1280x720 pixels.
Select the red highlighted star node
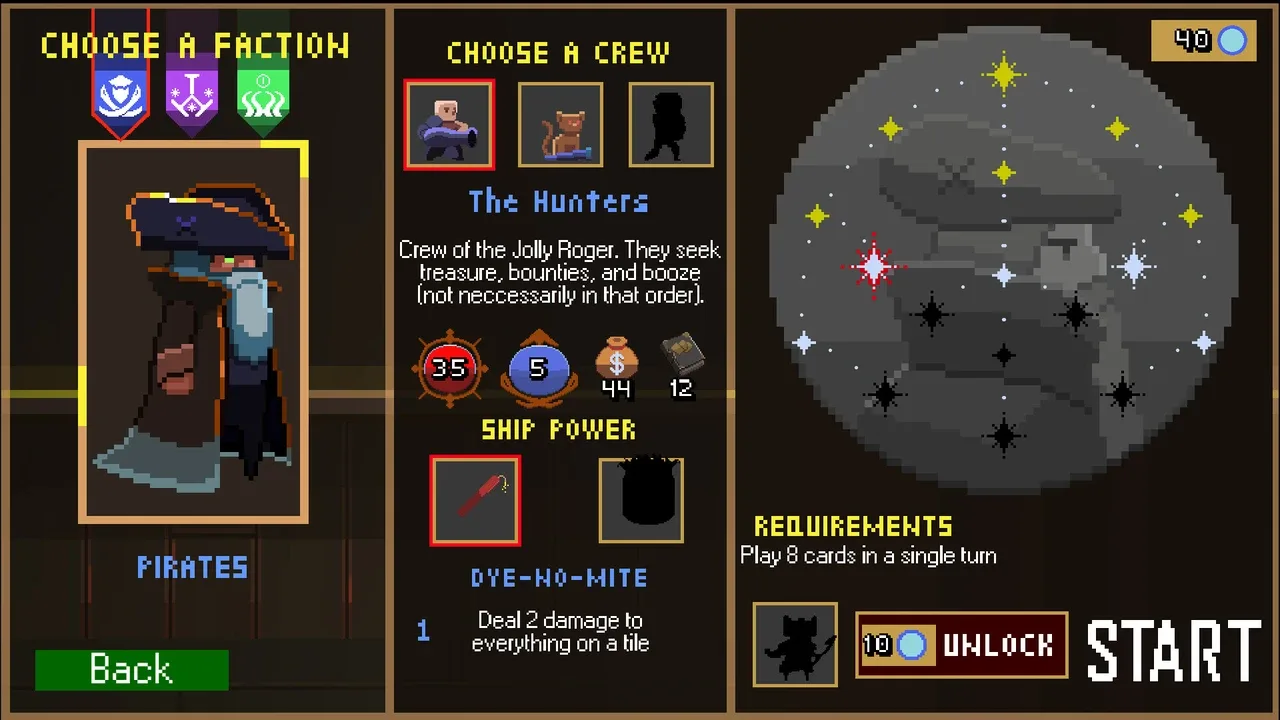(x=875, y=266)
